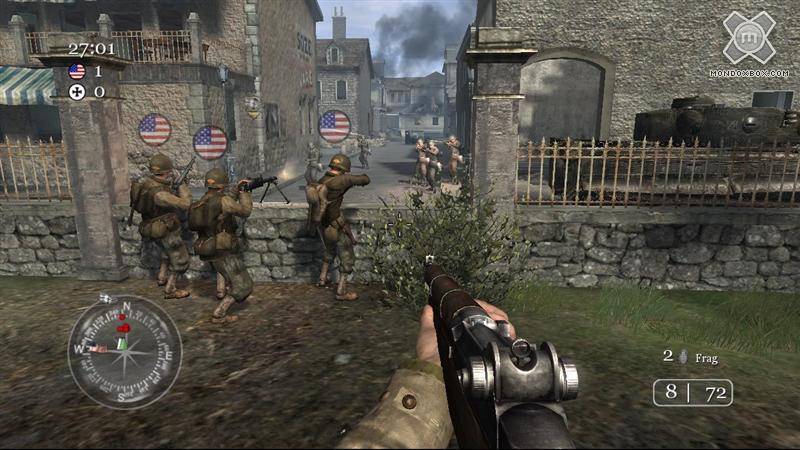800x450 pixels.
Task: Click the compass minimap
Action: [124, 351]
